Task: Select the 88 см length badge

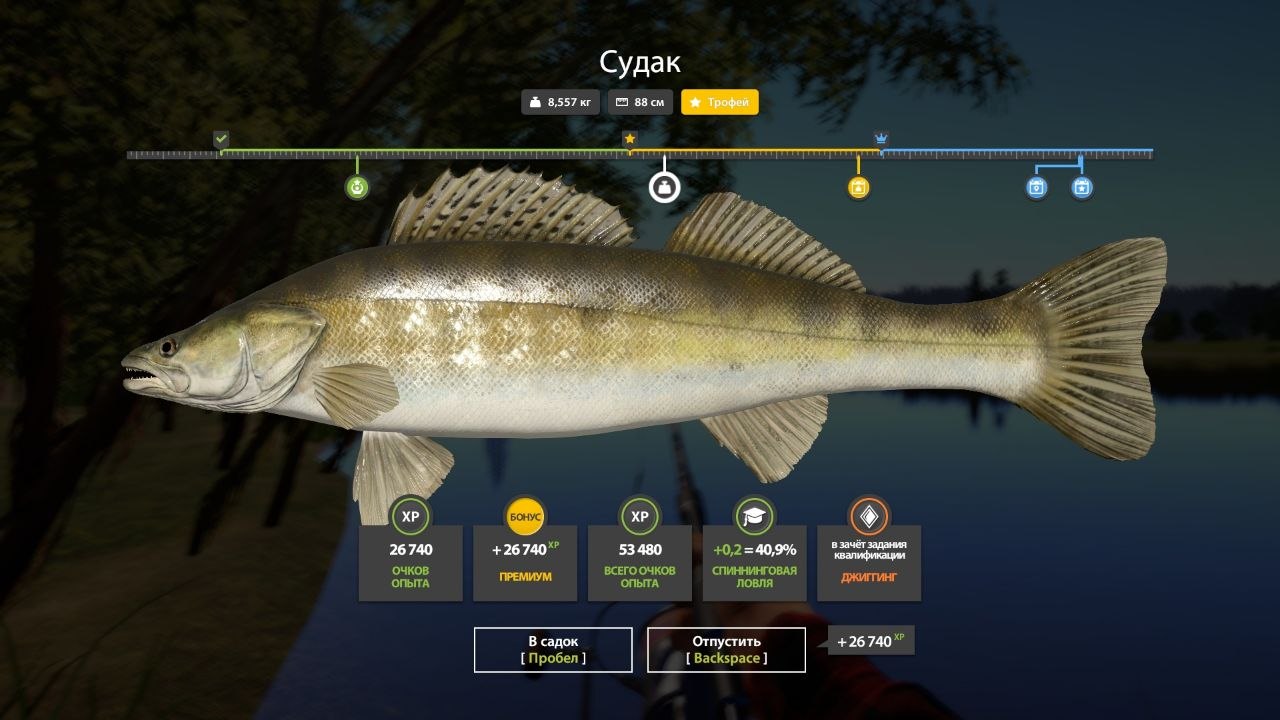Action: 639,102
